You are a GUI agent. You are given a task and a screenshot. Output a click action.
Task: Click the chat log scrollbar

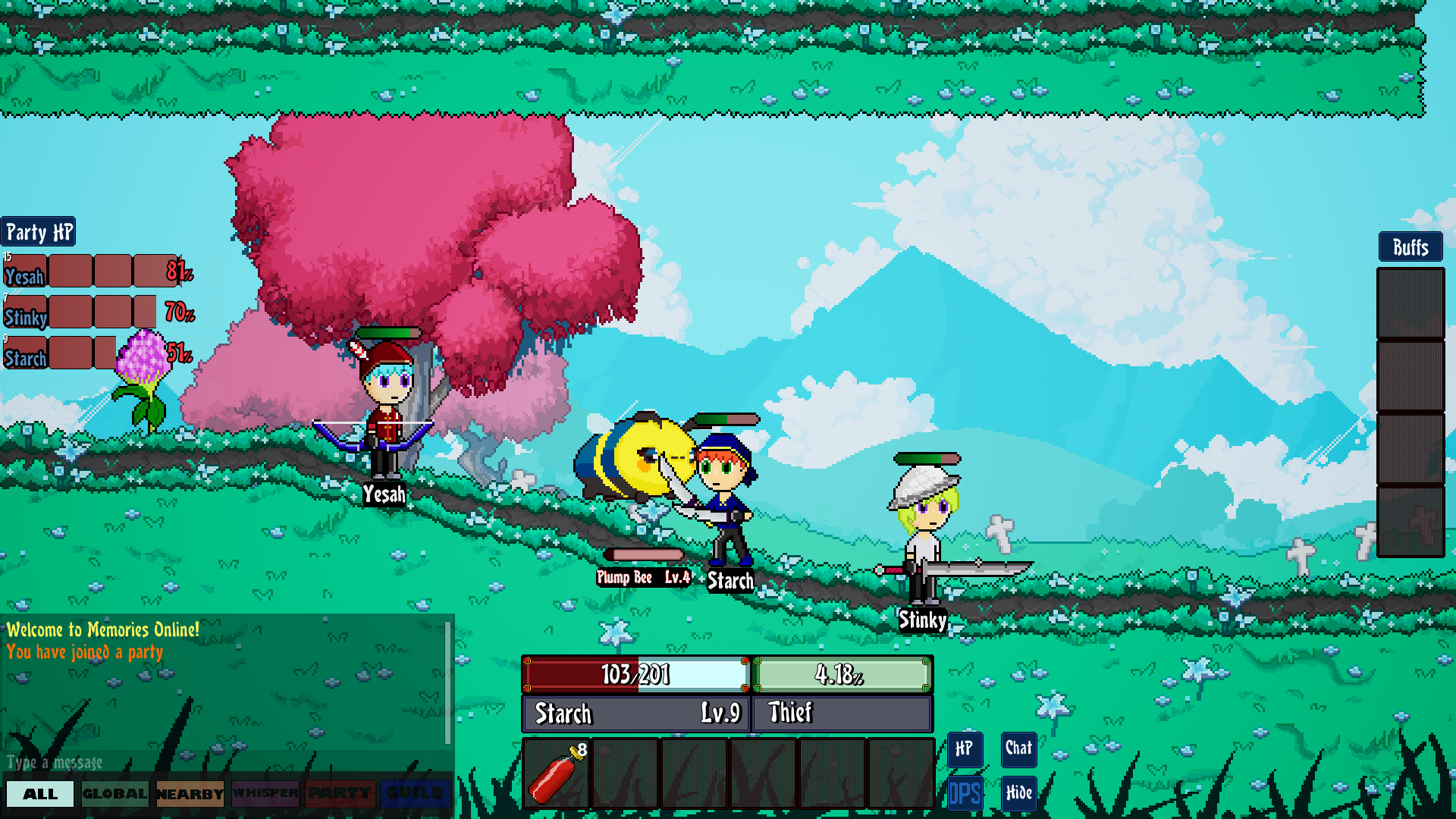click(447, 682)
